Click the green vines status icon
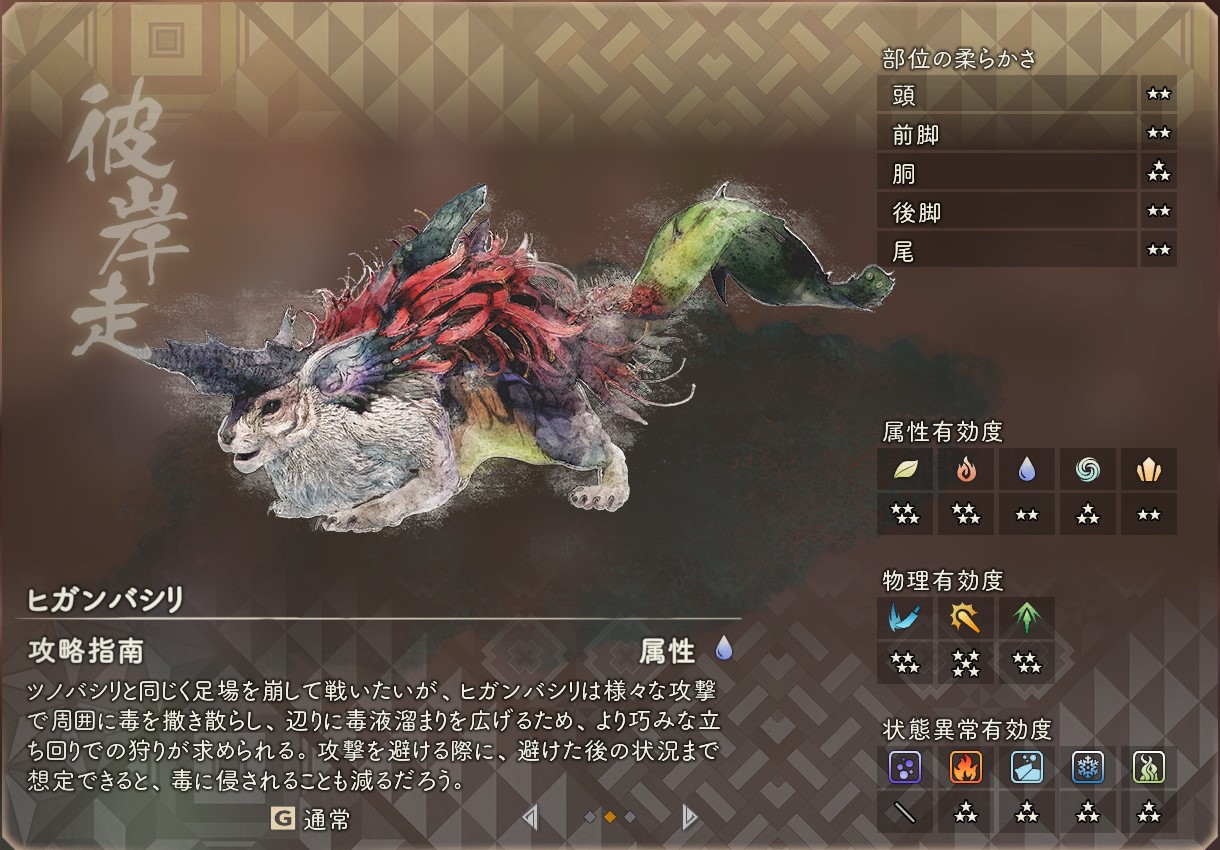 [x=1148, y=767]
